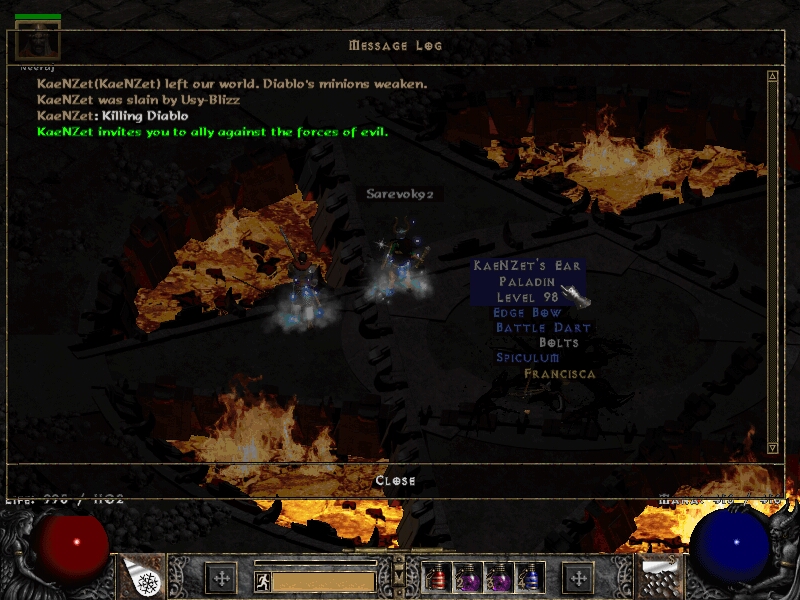Use the third purple belt potion
The height and width of the screenshot is (600, 800).
[499, 577]
